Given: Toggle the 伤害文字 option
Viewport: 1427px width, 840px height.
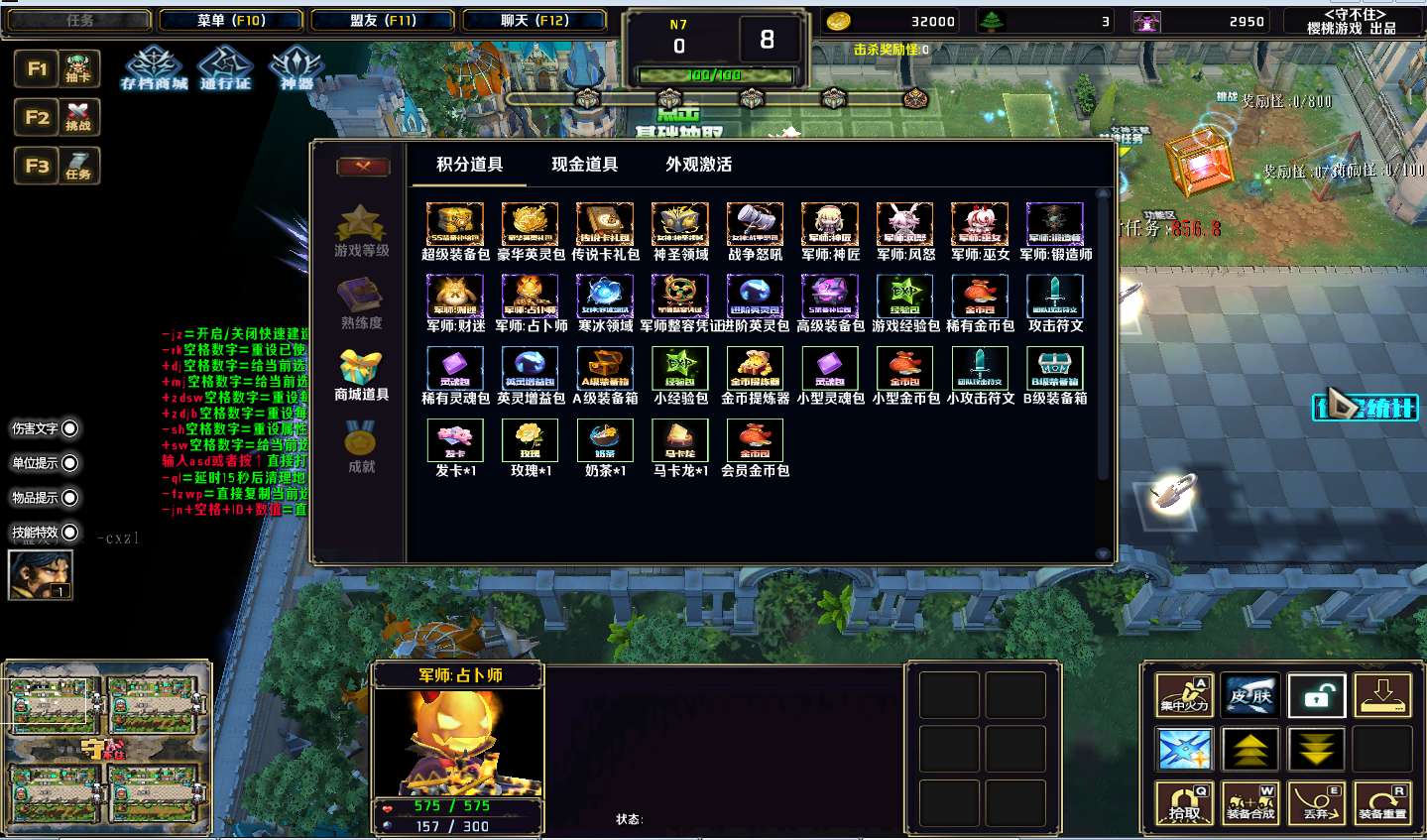Looking at the screenshot, I should tap(70, 428).
